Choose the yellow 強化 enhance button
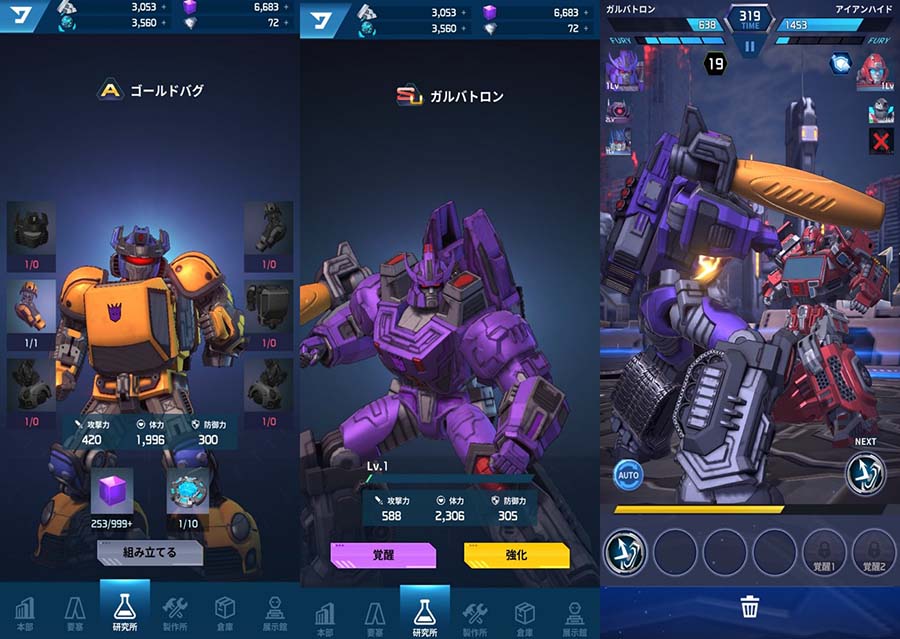 pos(516,555)
